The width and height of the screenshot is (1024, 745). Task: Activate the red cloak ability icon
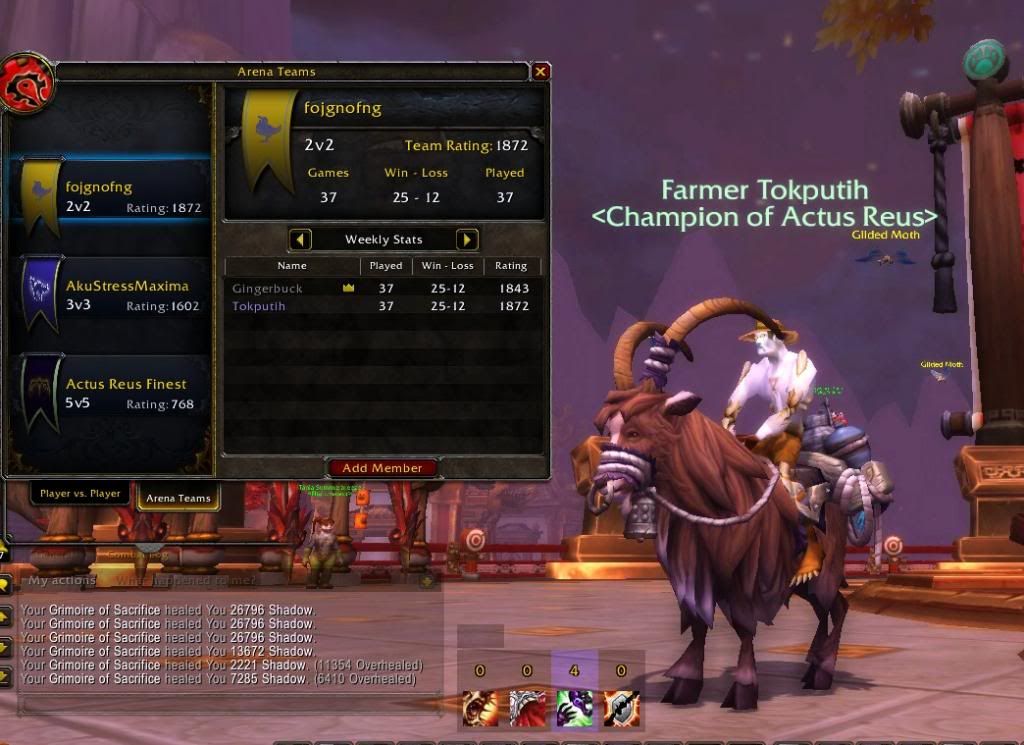[x=527, y=708]
